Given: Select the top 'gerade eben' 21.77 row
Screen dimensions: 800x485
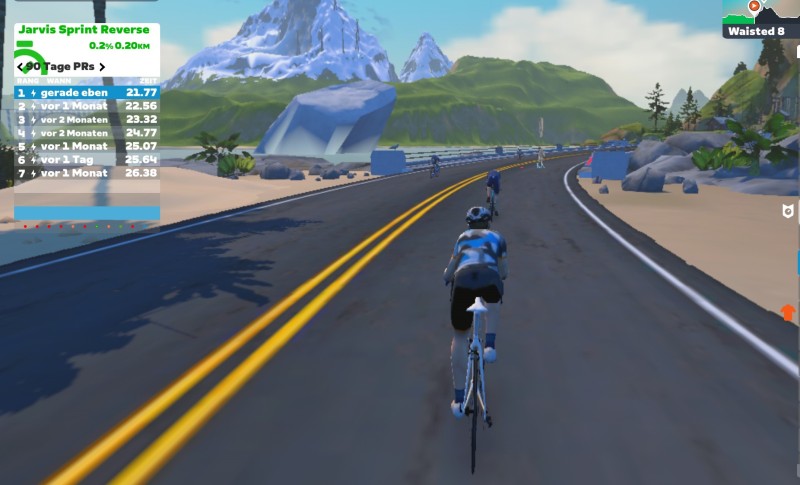Looking at the screenshot, I should coord(87,92).
